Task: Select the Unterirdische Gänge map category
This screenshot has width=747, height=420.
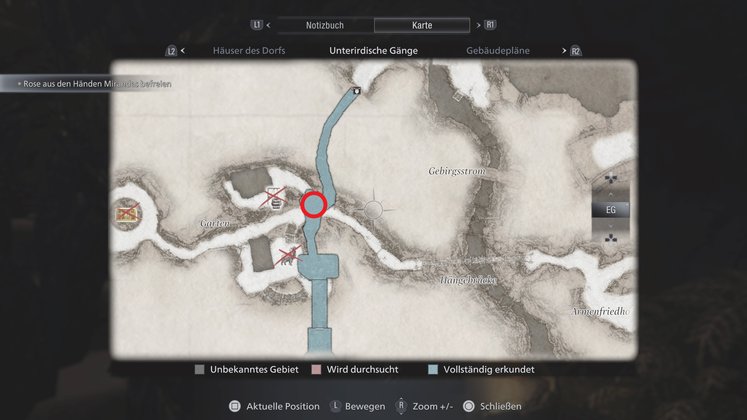Action: click(x=373, y=50)
